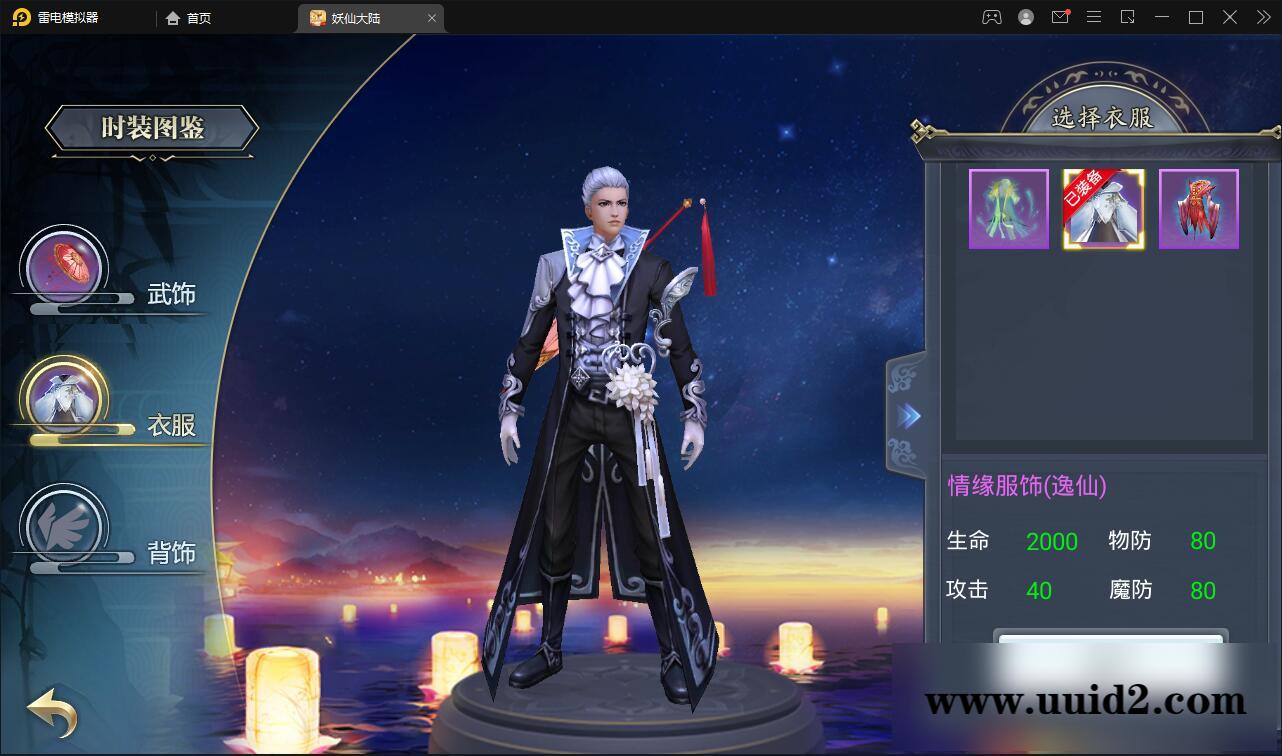Image resolution: width=1282 pixels, height=756 pixels.
Task: Open the mail icon with red notification dot
Action: (x=1060, y=17)
